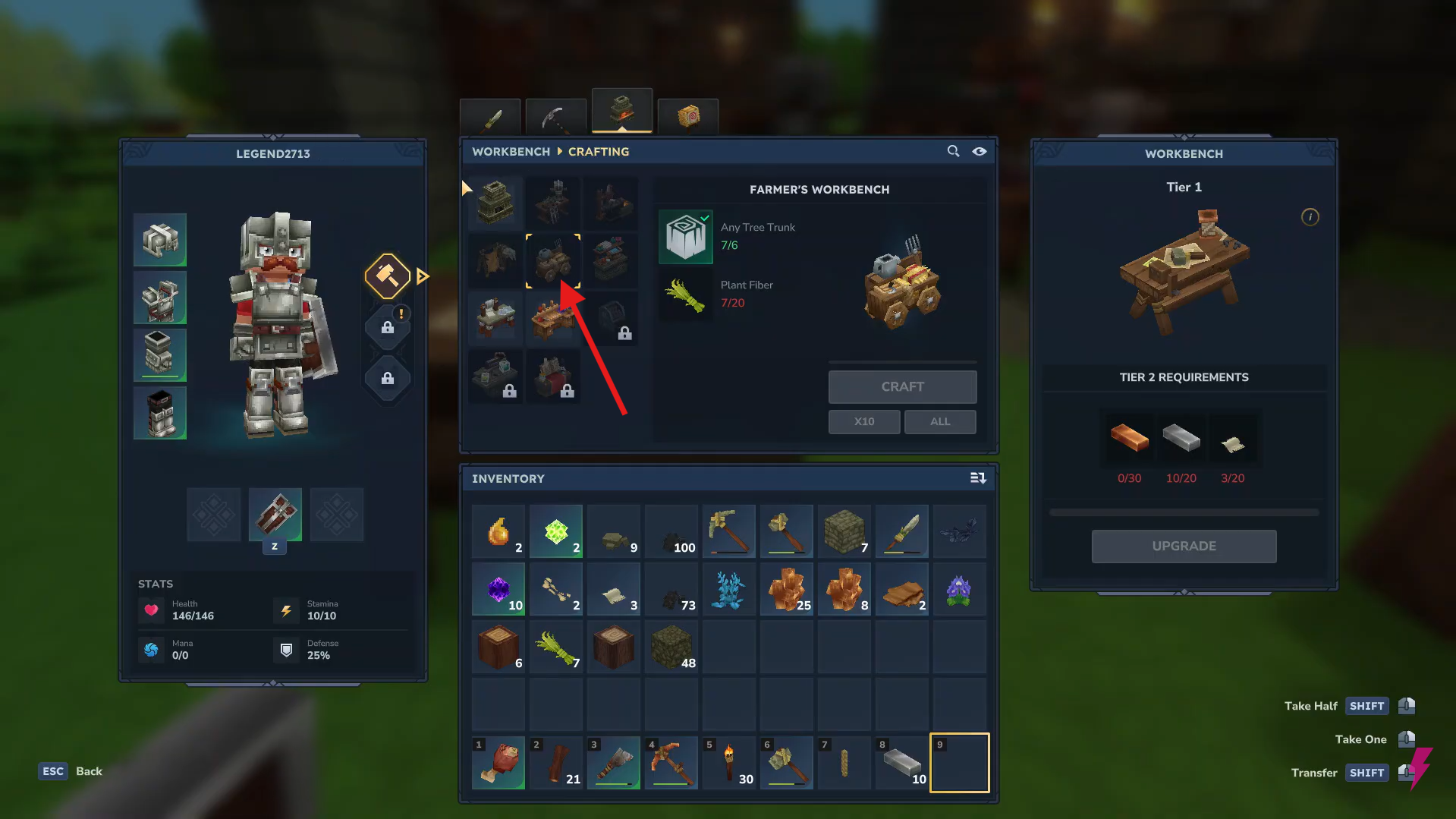Click the Plant Fiber ingredient icon
Image resolution: width=1456 pixels, height=819 pixels.
685,295
